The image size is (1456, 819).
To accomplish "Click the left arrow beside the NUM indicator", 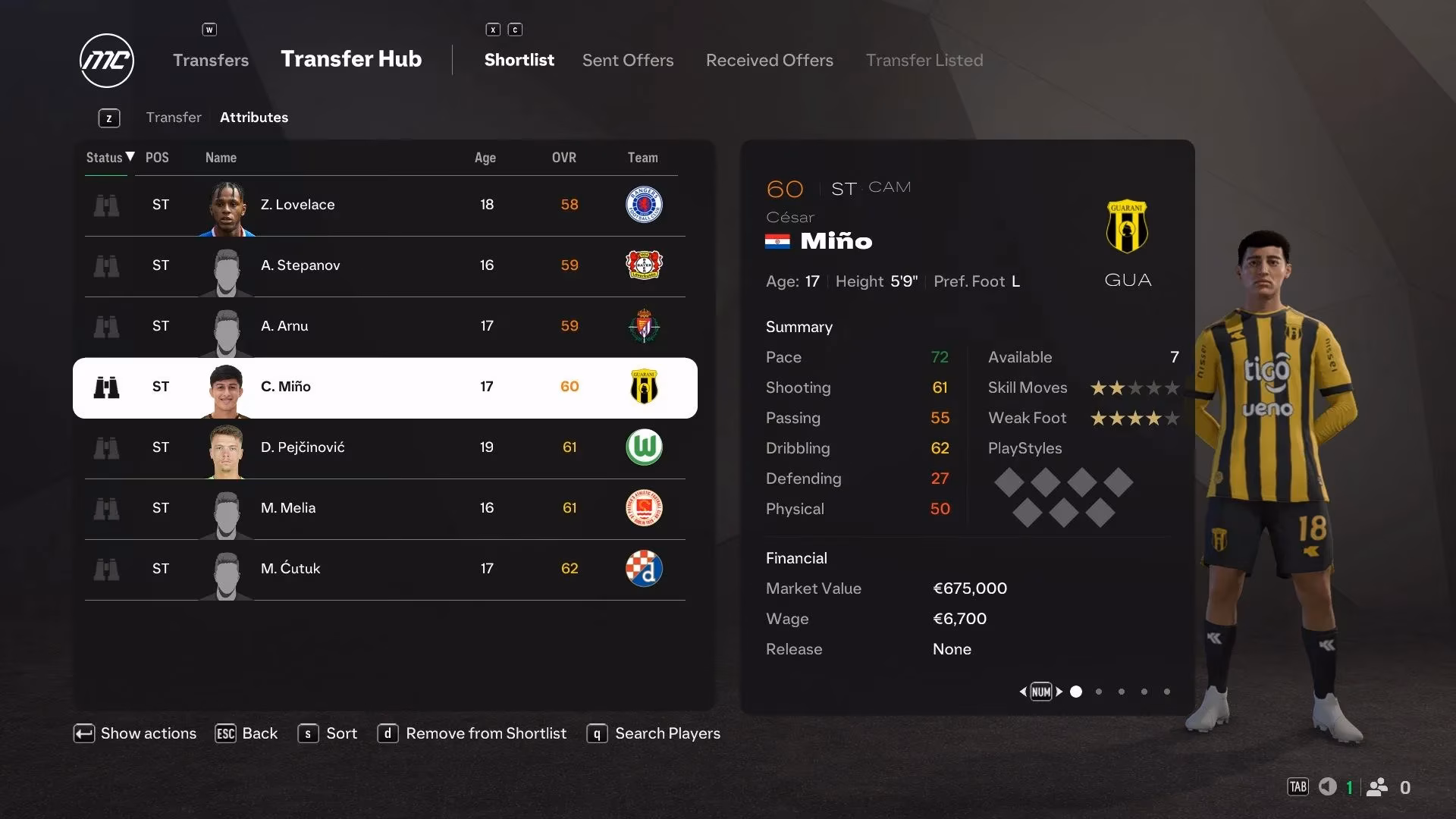I will [x=1022, y=692].
